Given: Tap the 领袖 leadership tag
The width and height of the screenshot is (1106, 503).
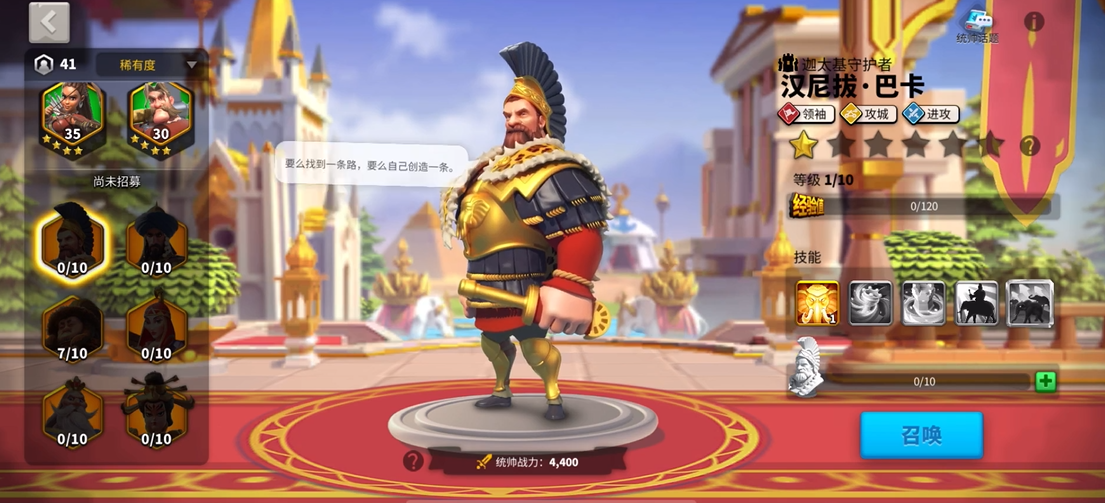Looking at the screenshot, I should [805, 114].
